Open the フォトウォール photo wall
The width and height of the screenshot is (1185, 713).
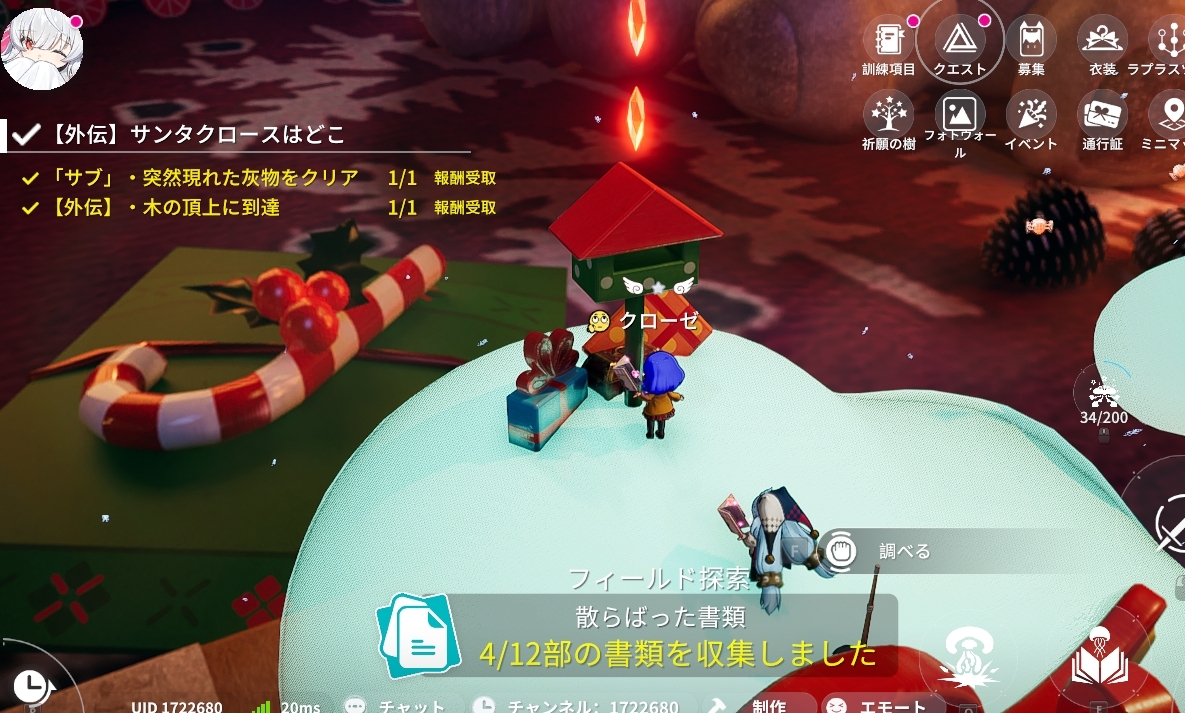click(x=959, y=114)
